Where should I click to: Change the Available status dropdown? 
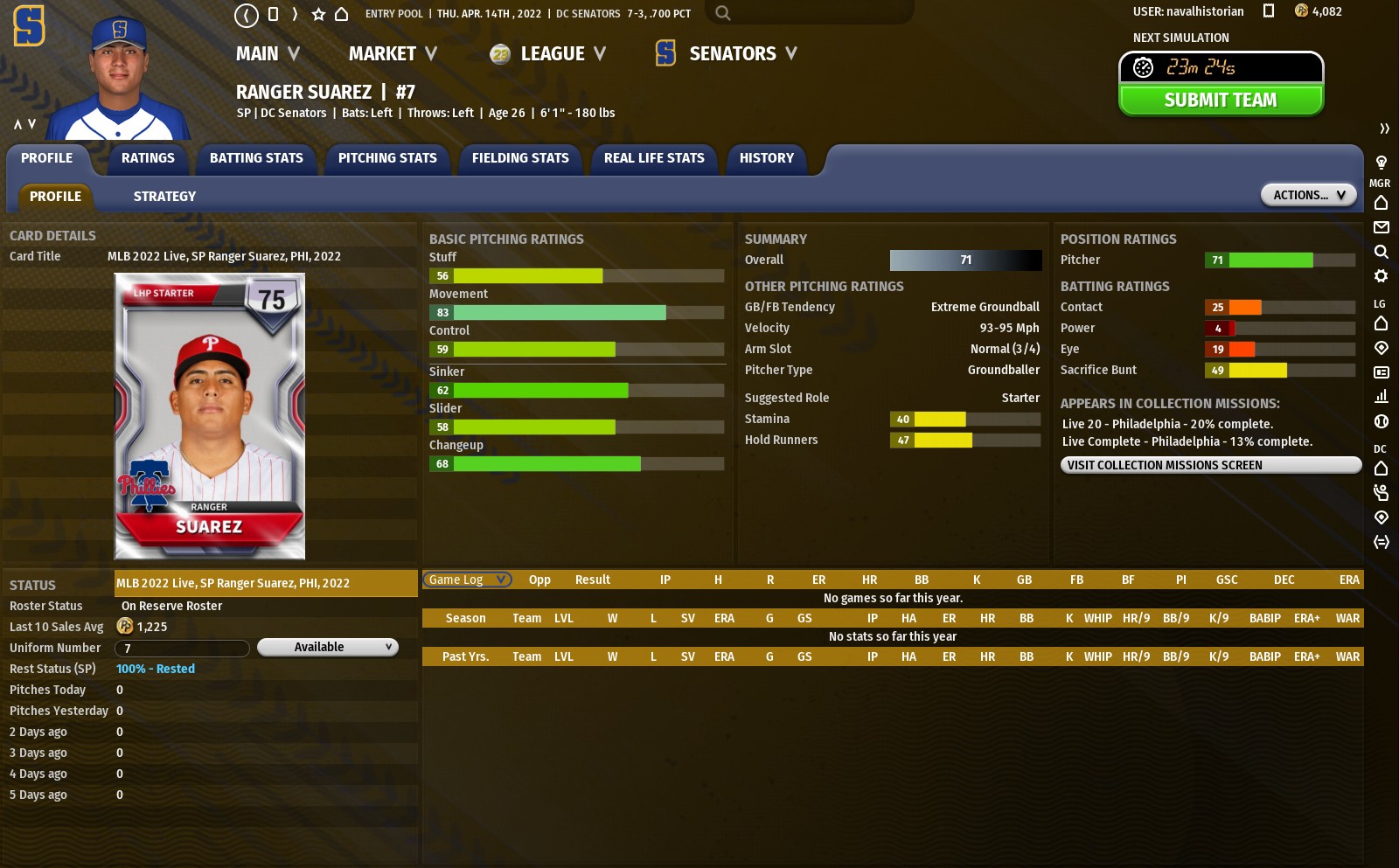point(328,647)
